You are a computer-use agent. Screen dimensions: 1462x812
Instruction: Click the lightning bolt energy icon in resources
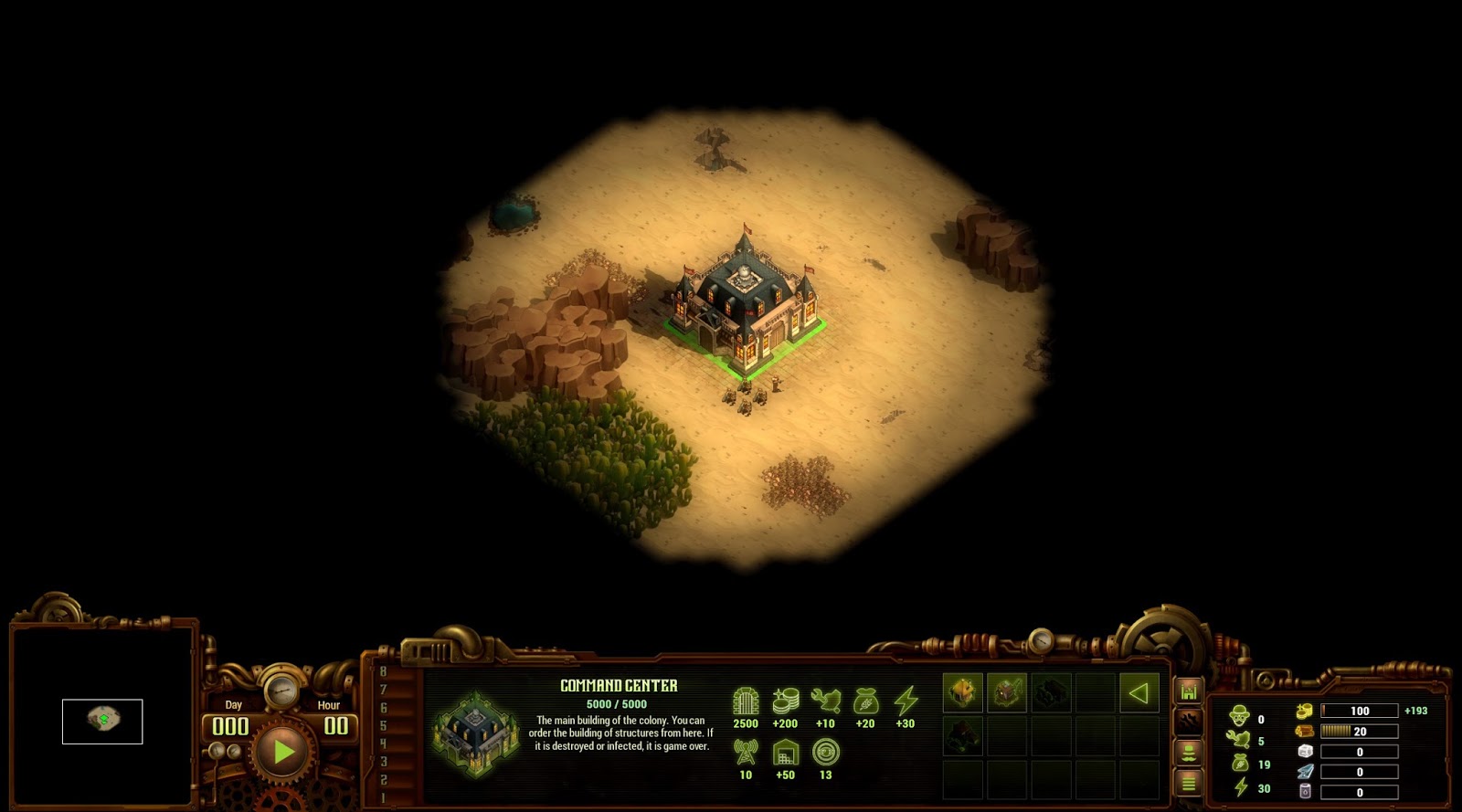pyautogui.click(x=1239, y=787)
